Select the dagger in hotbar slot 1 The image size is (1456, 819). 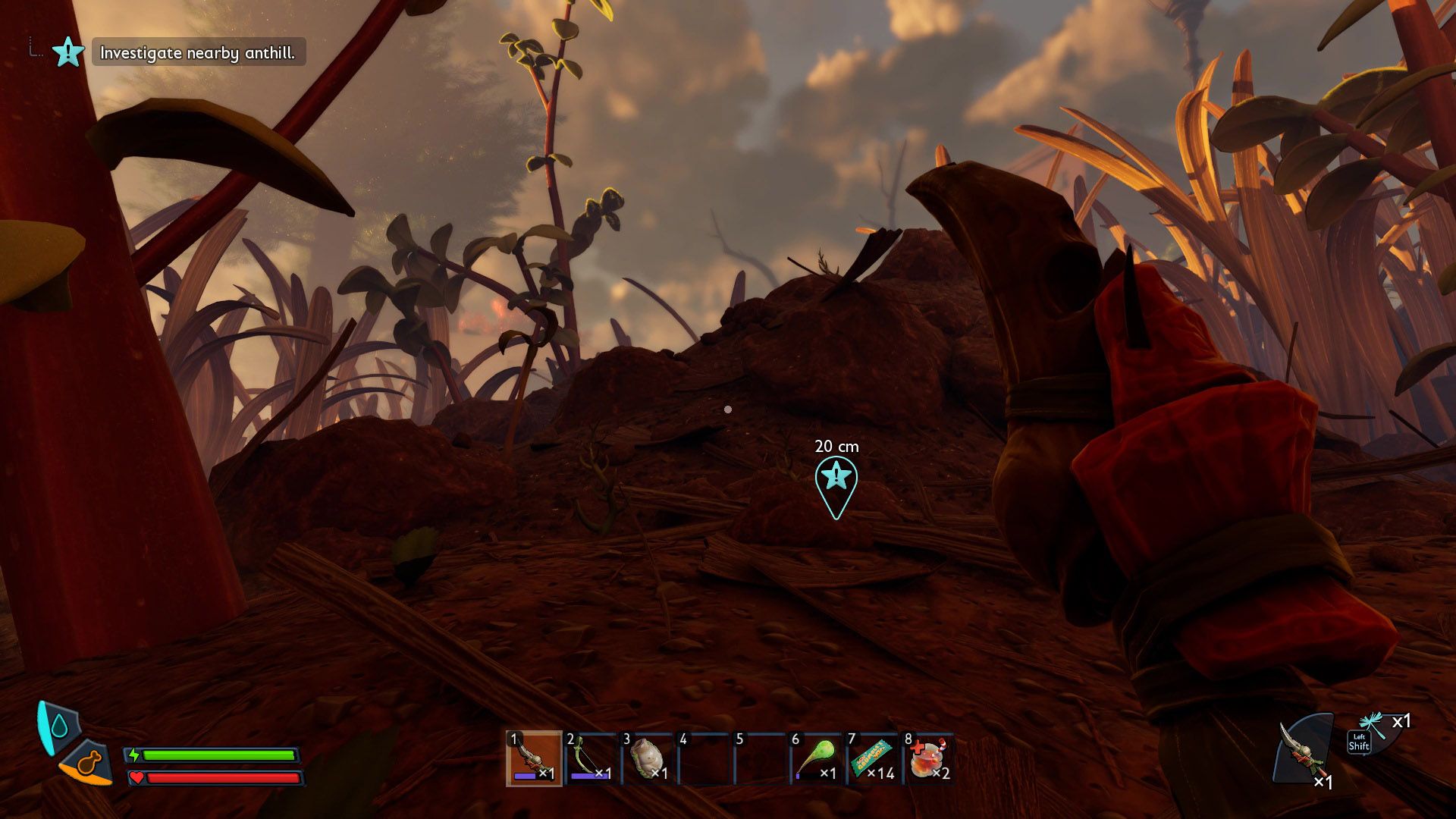[x=534, y=758]
